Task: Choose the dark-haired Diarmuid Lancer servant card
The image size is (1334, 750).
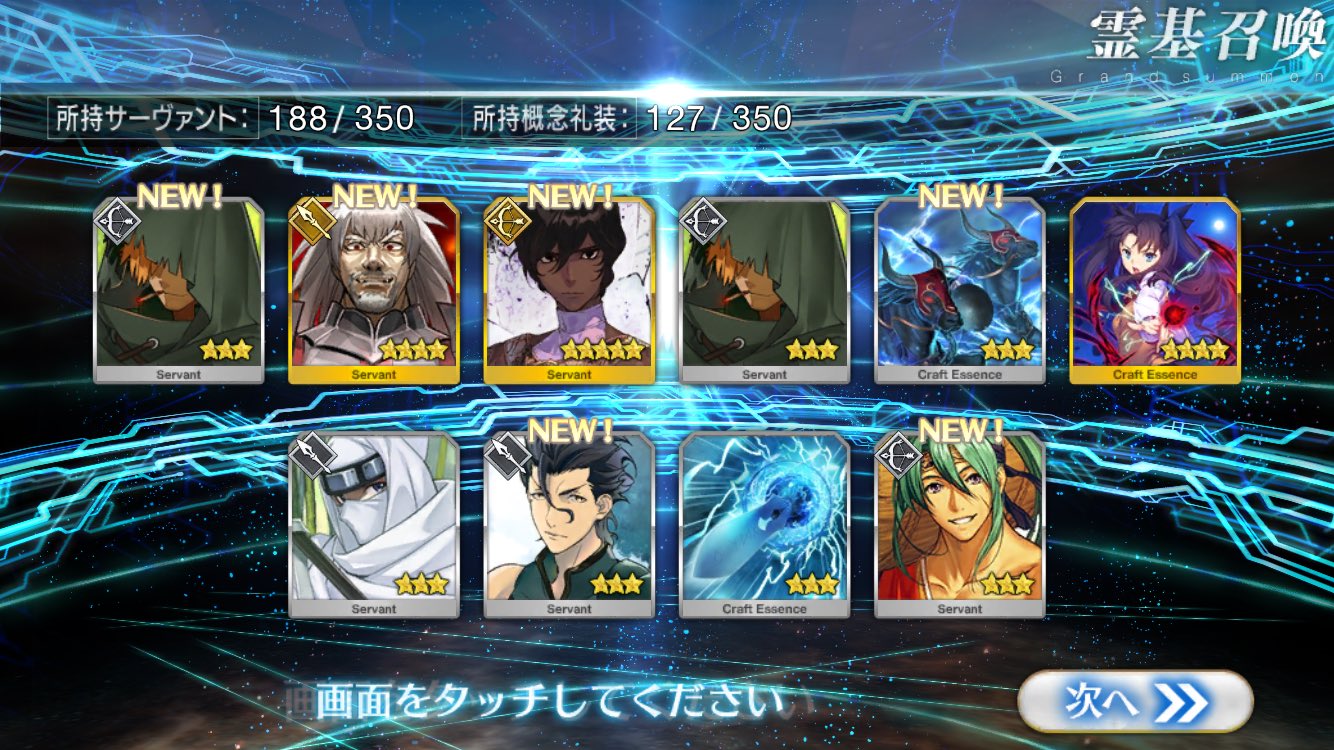Action: (569, 525)
